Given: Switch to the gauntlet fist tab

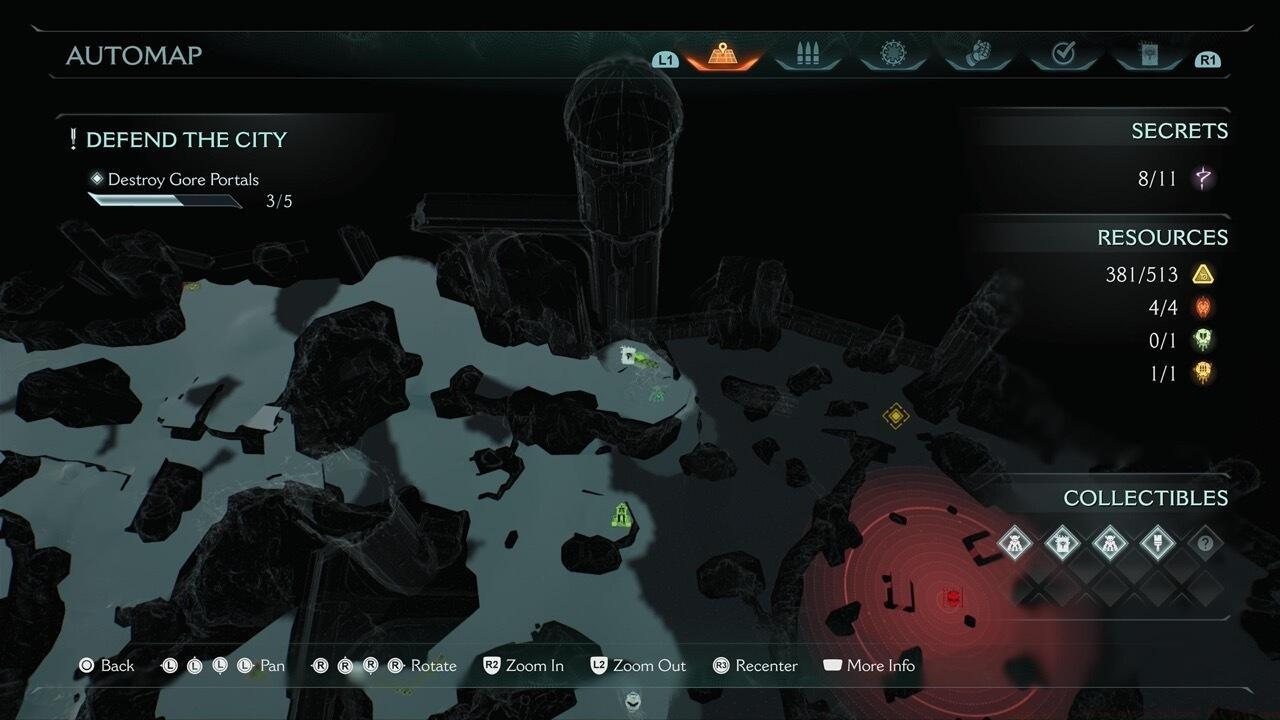Looking at the screenshot, I should [978, 55].
